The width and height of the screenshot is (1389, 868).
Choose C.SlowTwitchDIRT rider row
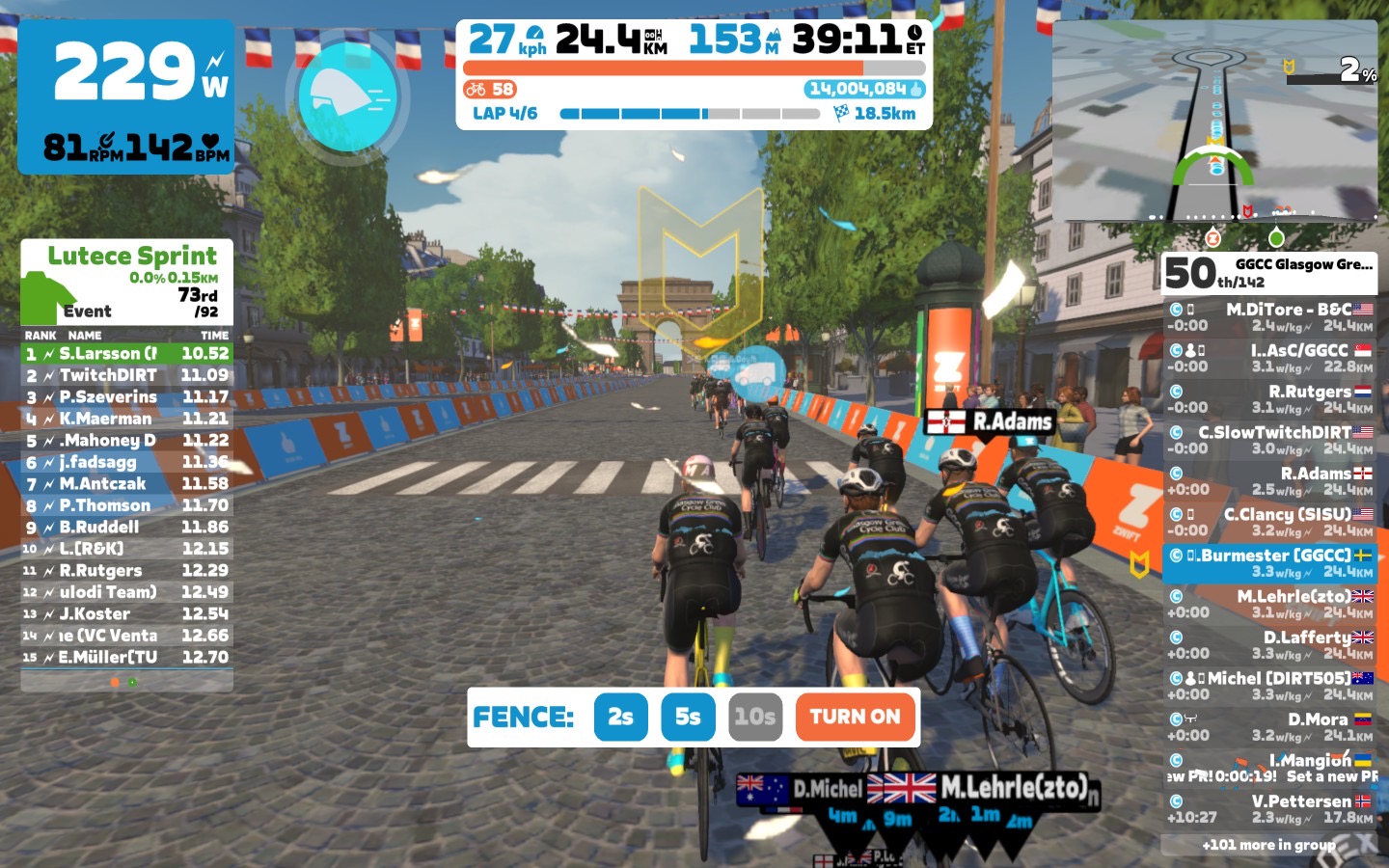pos(1269,440)
